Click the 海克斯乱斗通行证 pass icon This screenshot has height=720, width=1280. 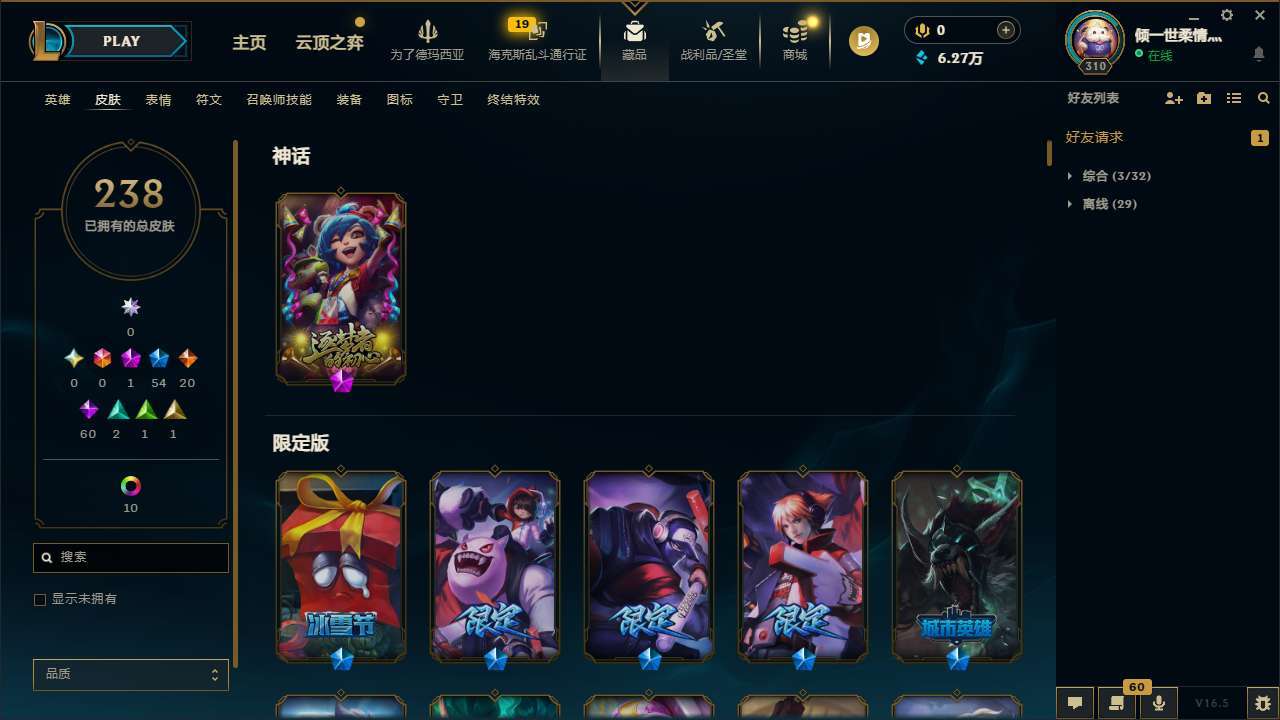click(537, 30)
